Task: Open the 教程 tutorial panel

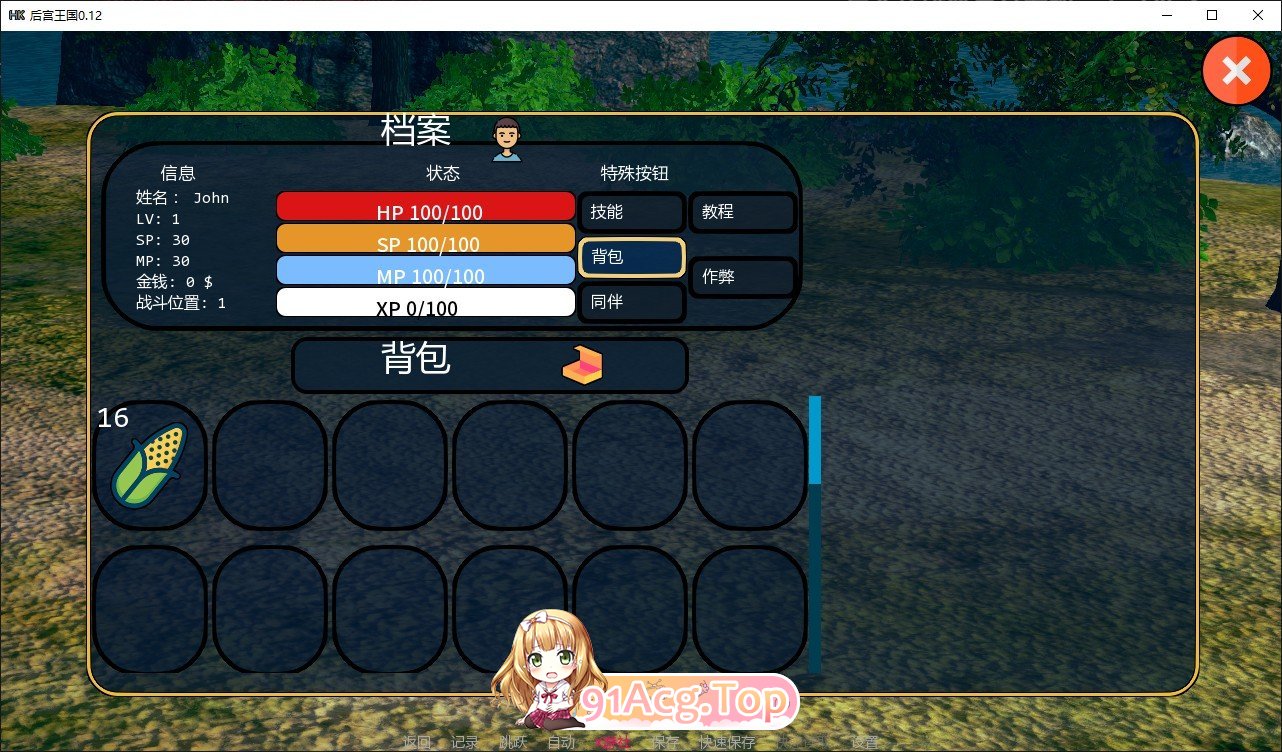Action: [x=742, y=212]
